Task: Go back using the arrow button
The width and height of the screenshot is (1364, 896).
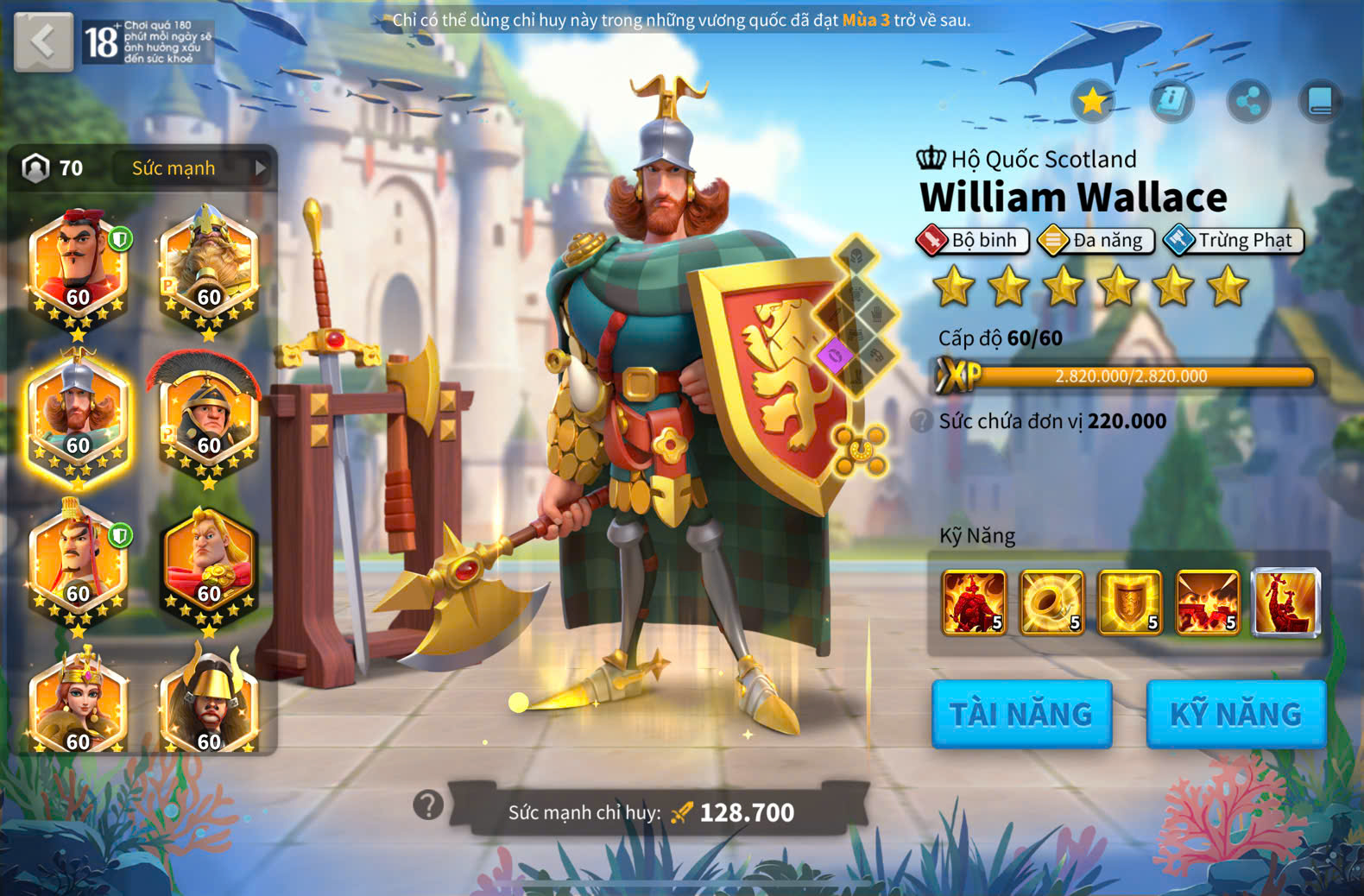Action: click(43, 41)
